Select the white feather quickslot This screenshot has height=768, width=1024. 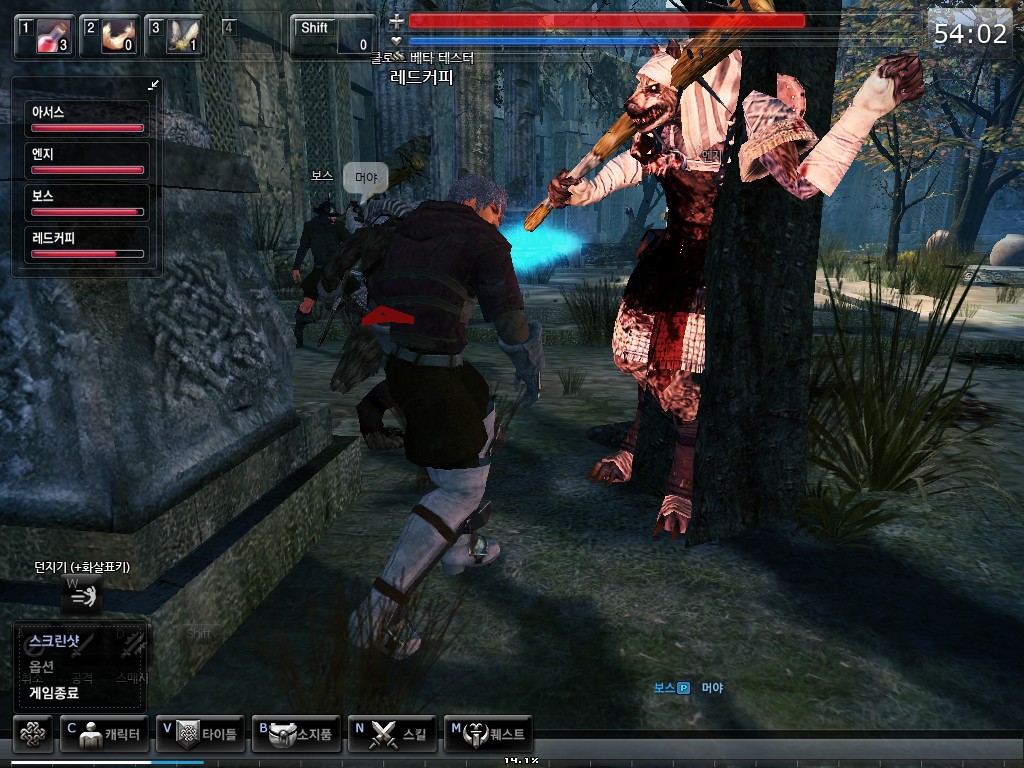pyautogui.click(x=174, y=37)
